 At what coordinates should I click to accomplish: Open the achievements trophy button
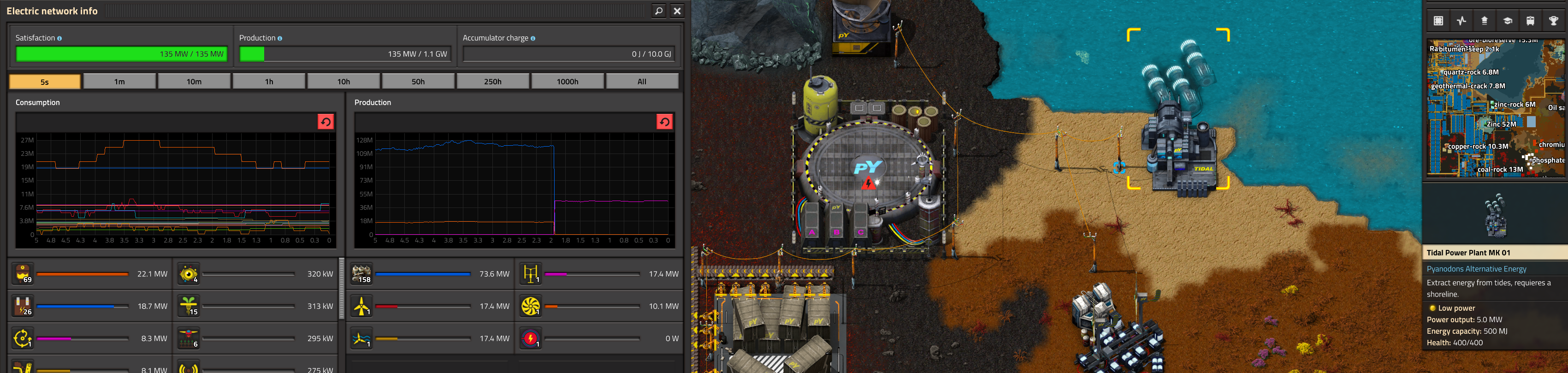(x=1553, y=21)
